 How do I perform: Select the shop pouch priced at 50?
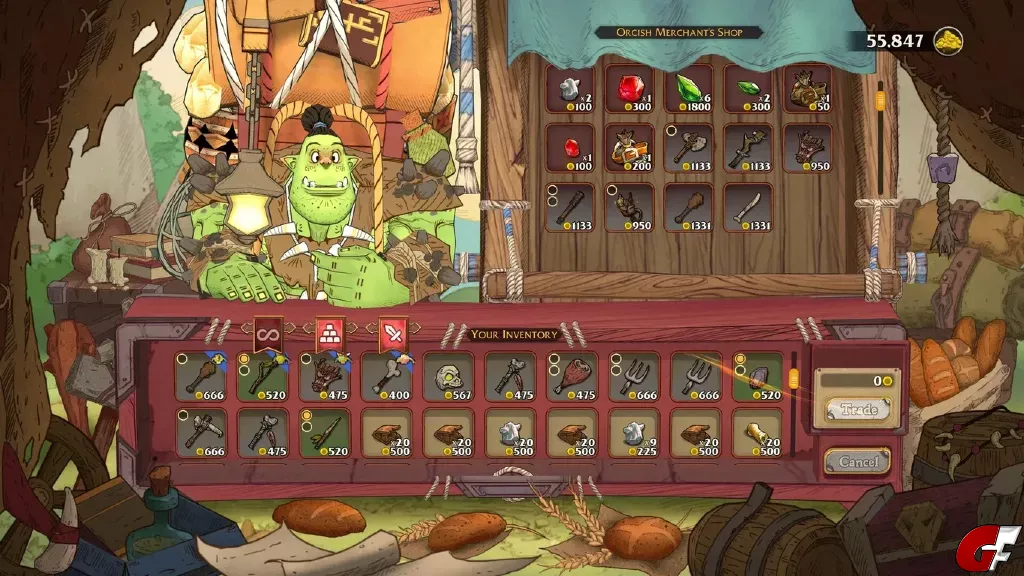coord(808,88)
